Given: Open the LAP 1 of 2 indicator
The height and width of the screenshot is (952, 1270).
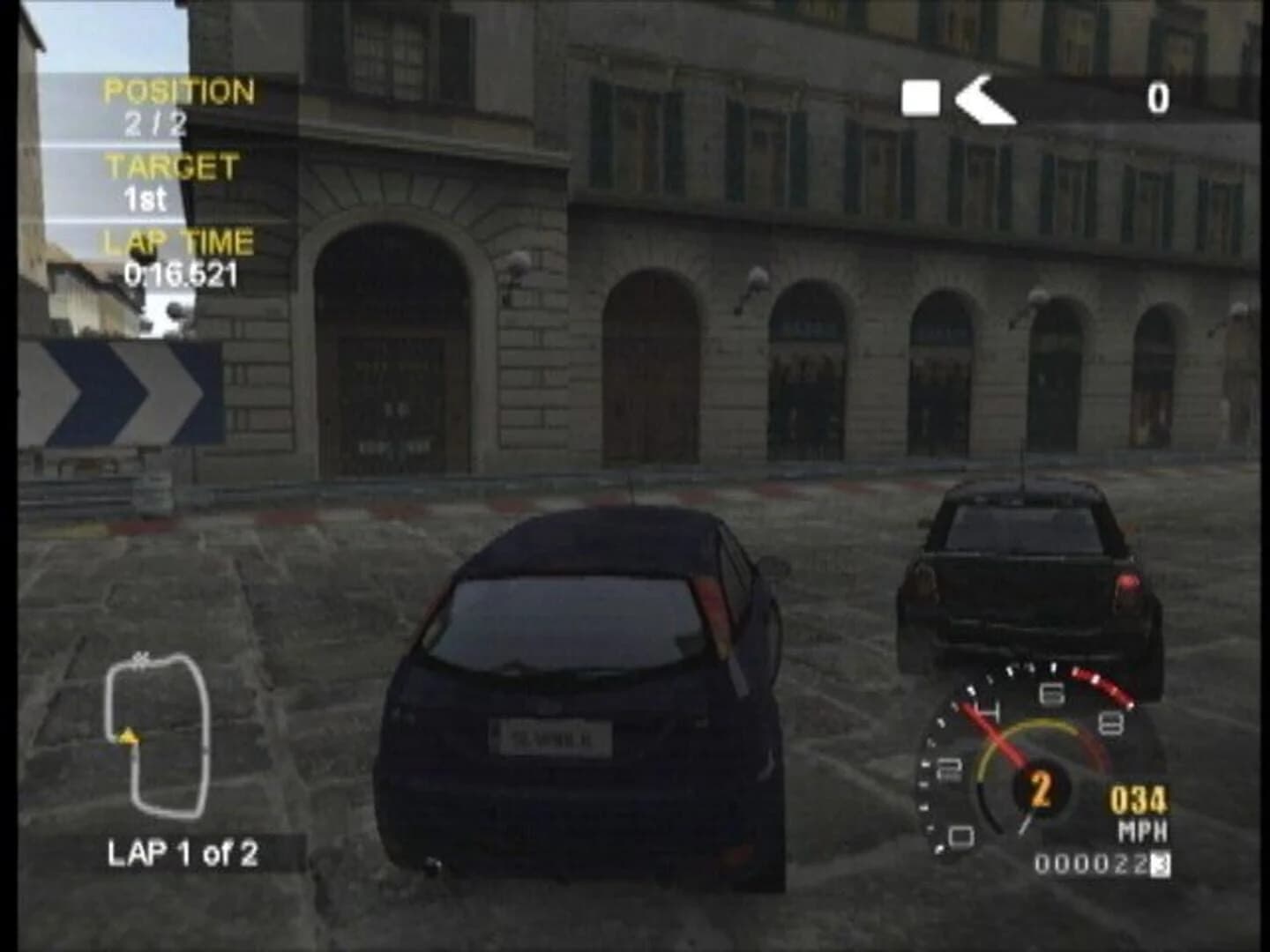Looking at the screenshot, I should [x=185, y=852].
